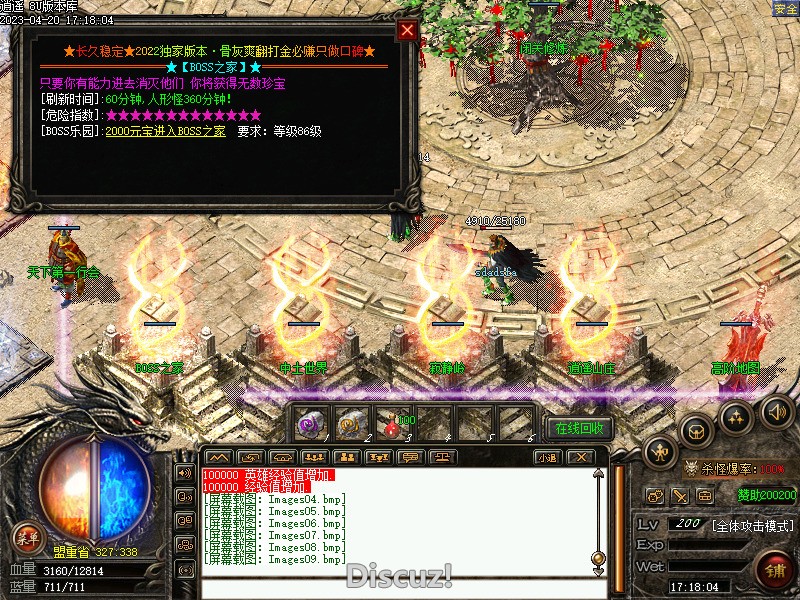The image size is (800, 600).
Task: Click the chat scrollbar's gold handle
Action: pos(598,557)
